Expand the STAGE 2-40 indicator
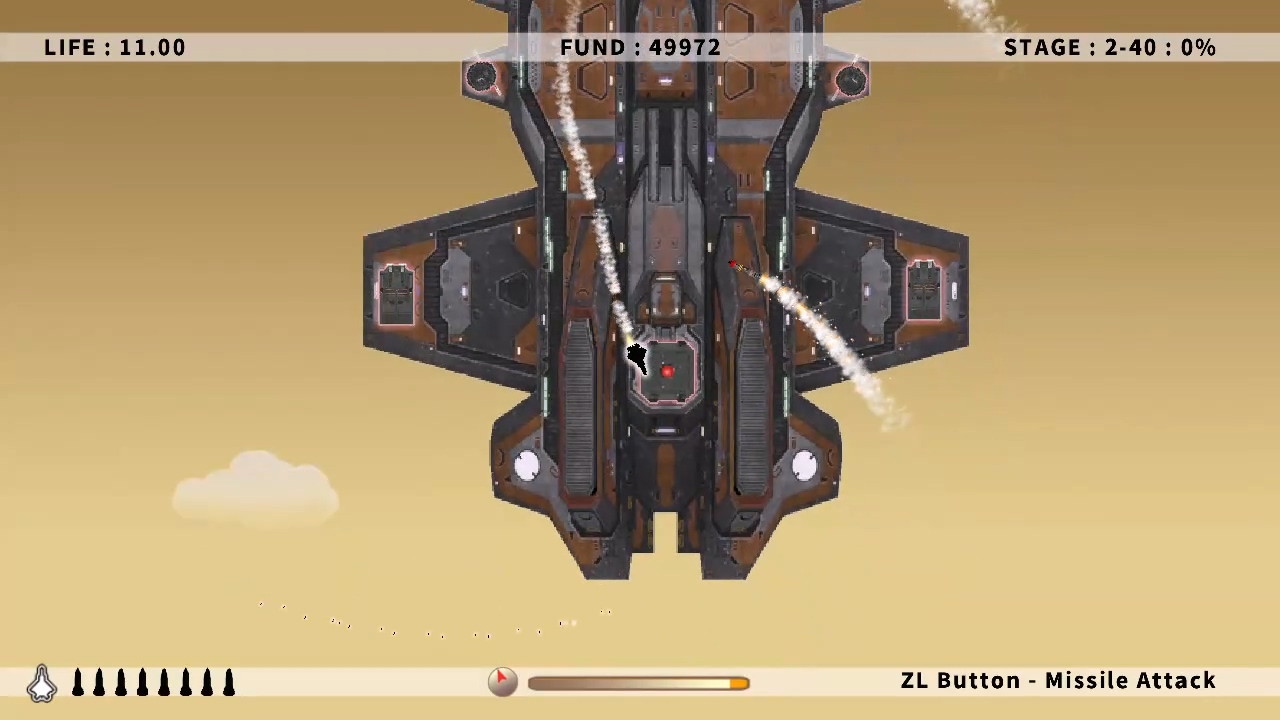This screenshot has width=1280, height=720. (x=1110, y=47)
